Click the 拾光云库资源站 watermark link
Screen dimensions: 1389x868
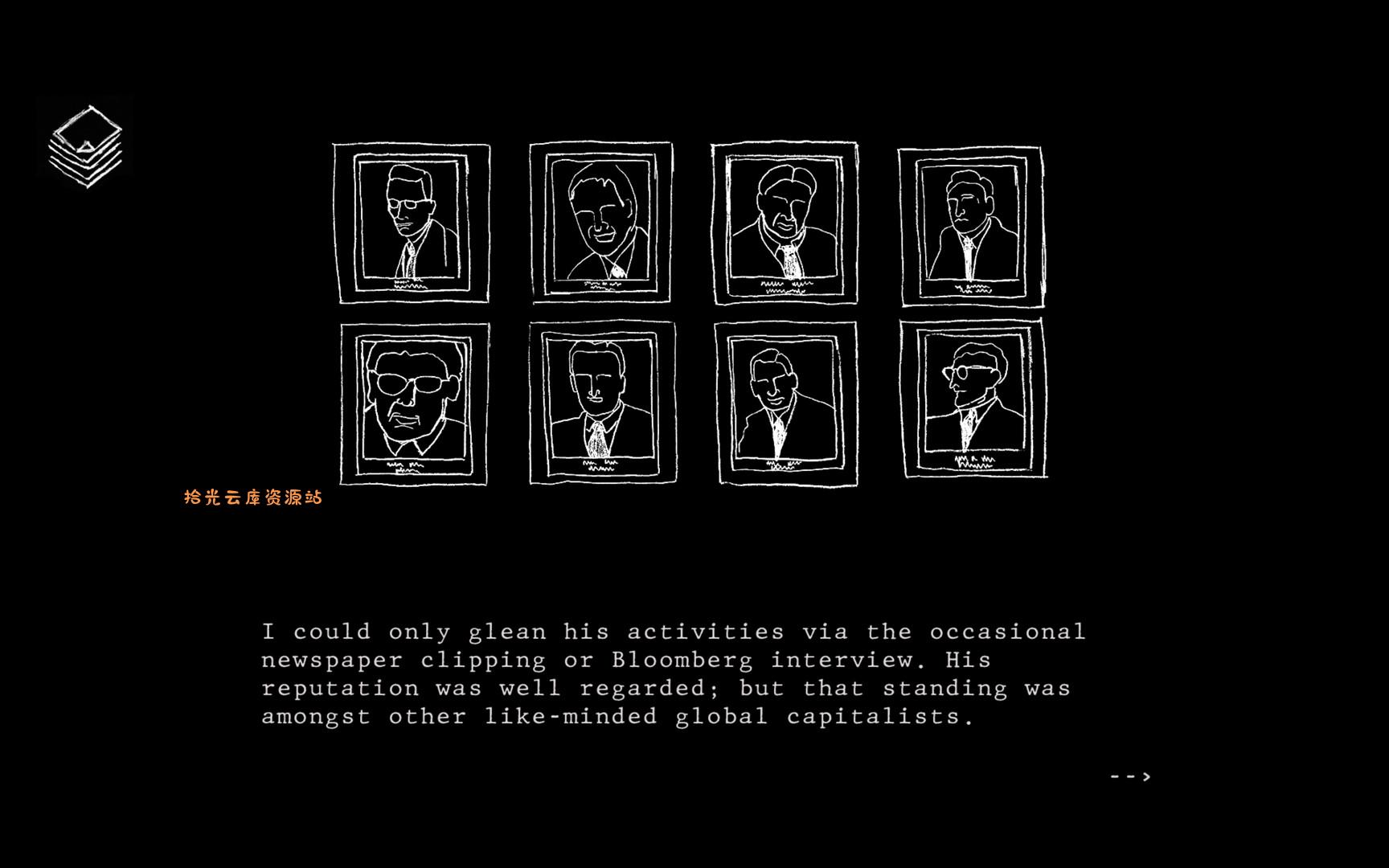pos(252,497)
